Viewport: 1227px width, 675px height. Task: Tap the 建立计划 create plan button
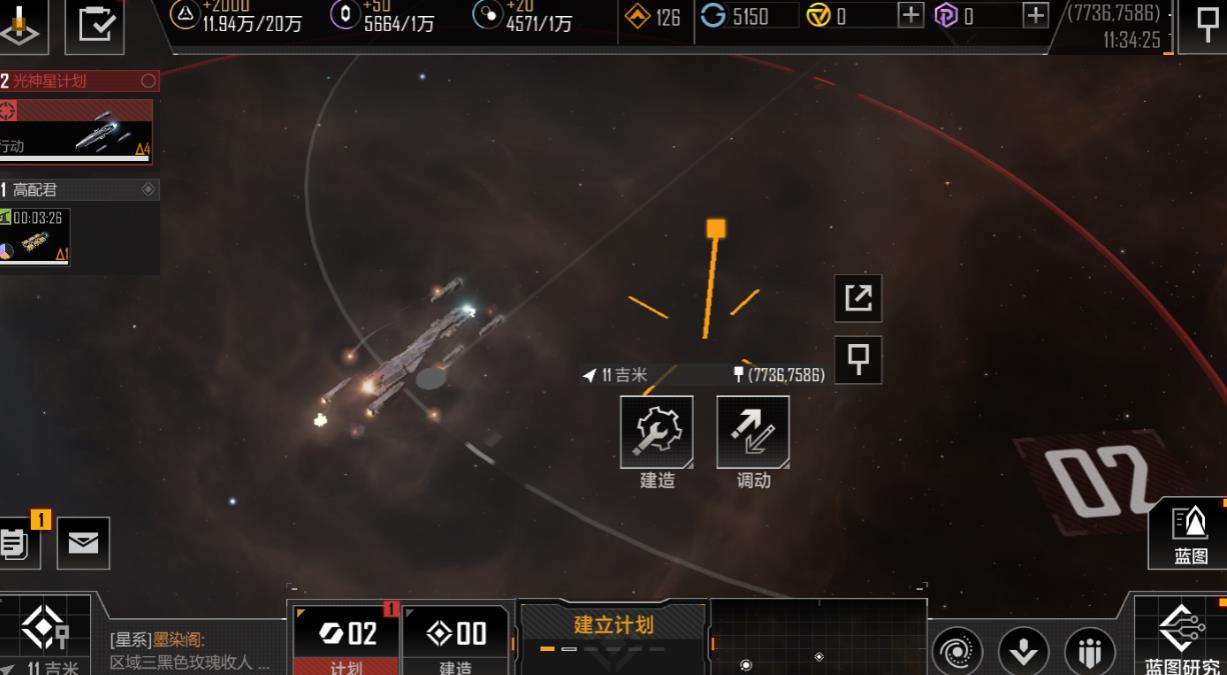(x=613, y=632)
